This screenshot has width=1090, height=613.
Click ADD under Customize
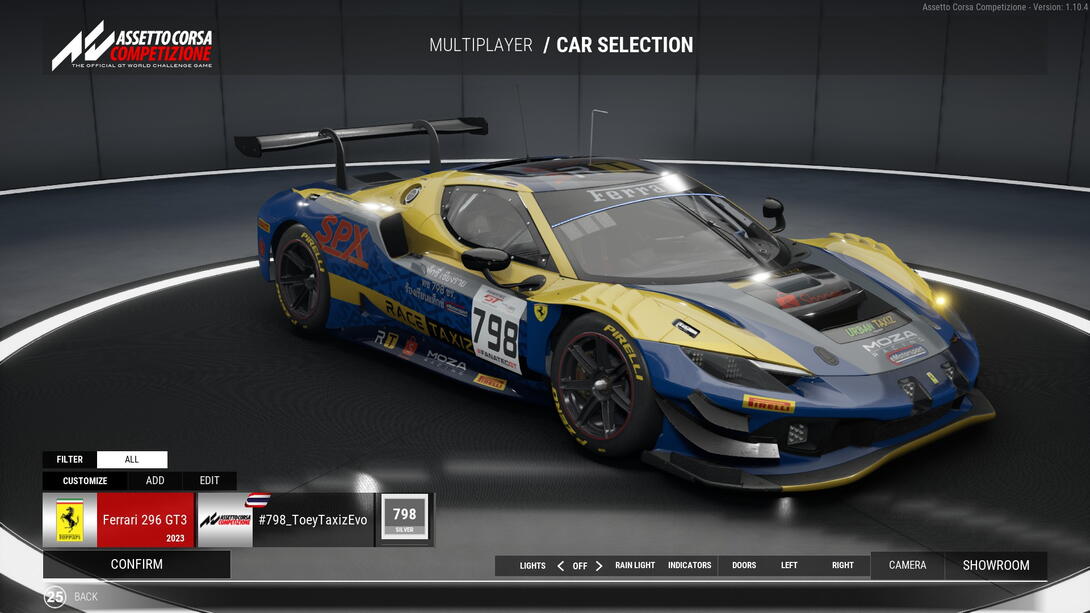155,481
